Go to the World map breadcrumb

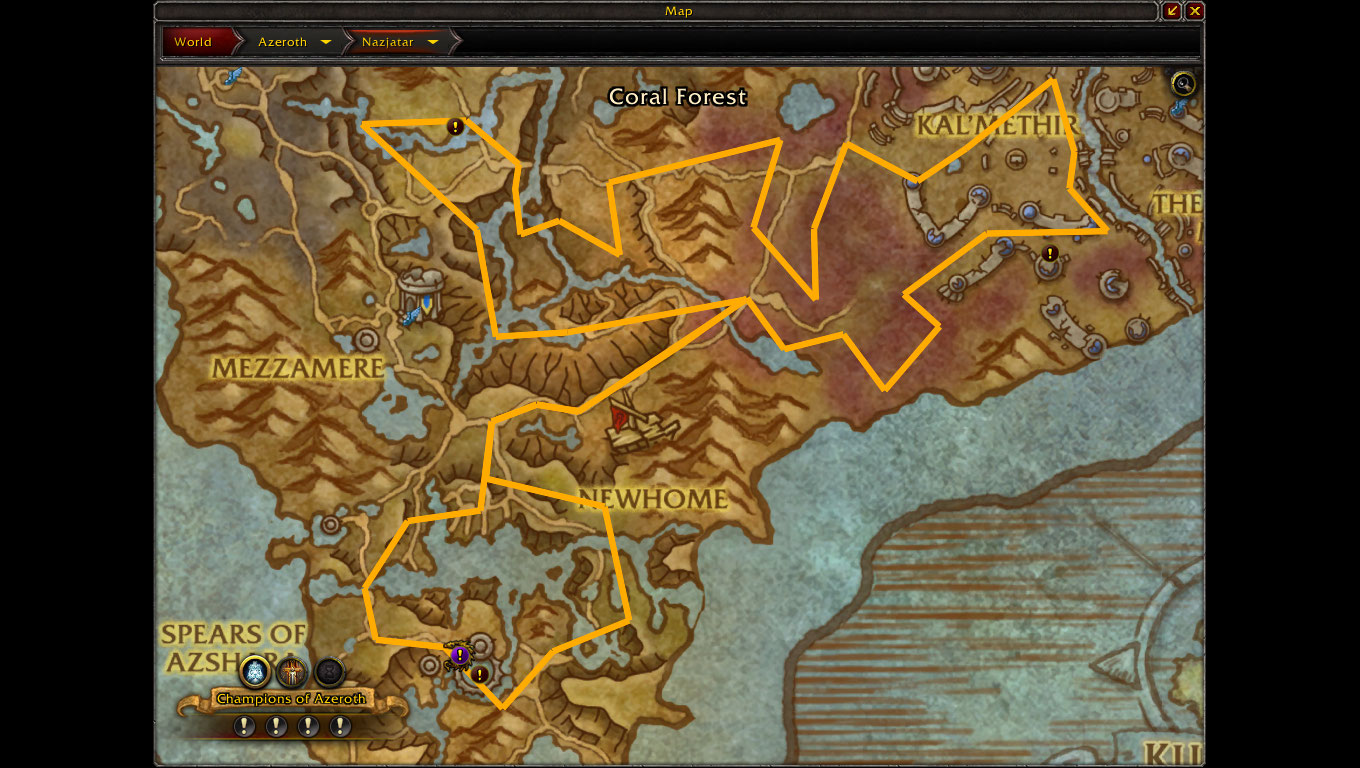193,42
